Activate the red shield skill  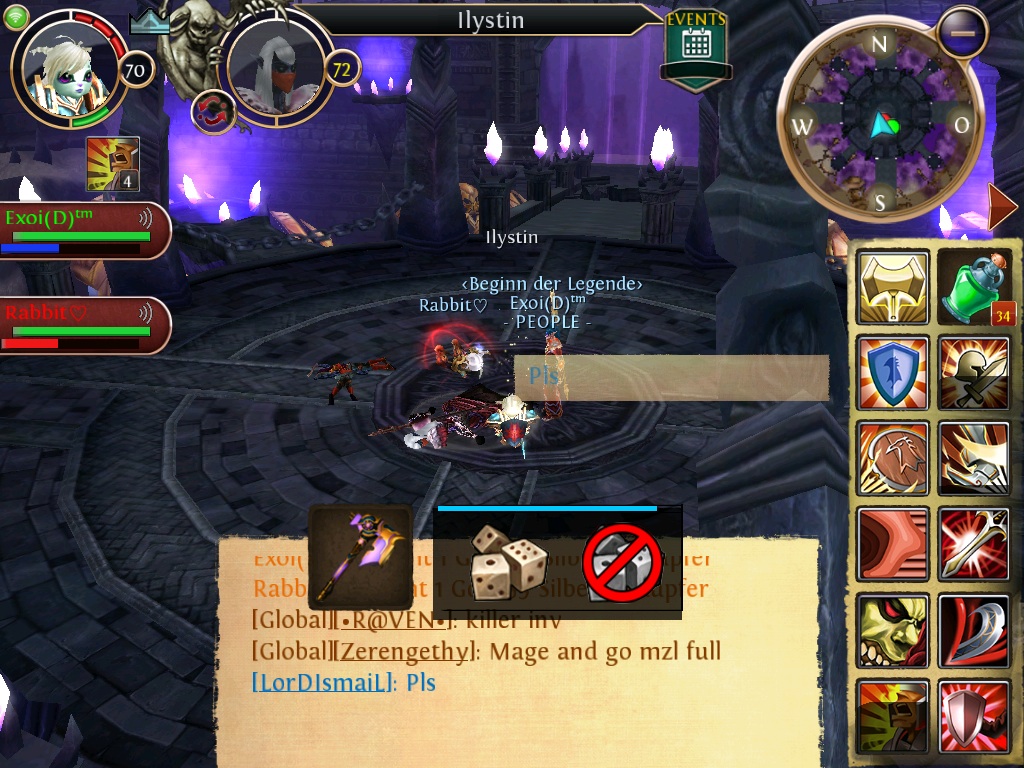[975, 716]
